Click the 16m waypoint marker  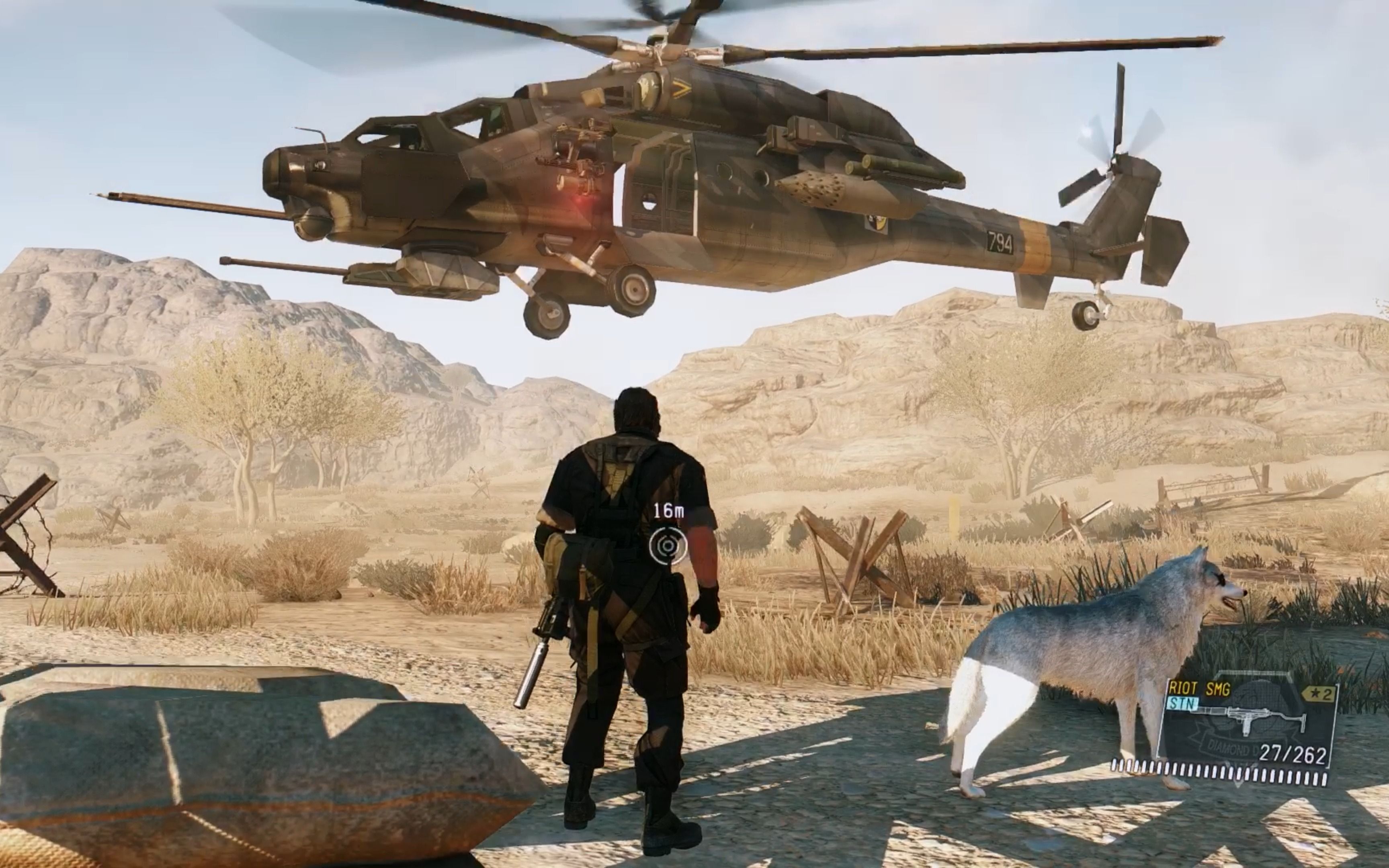click(x=668, y=545)
